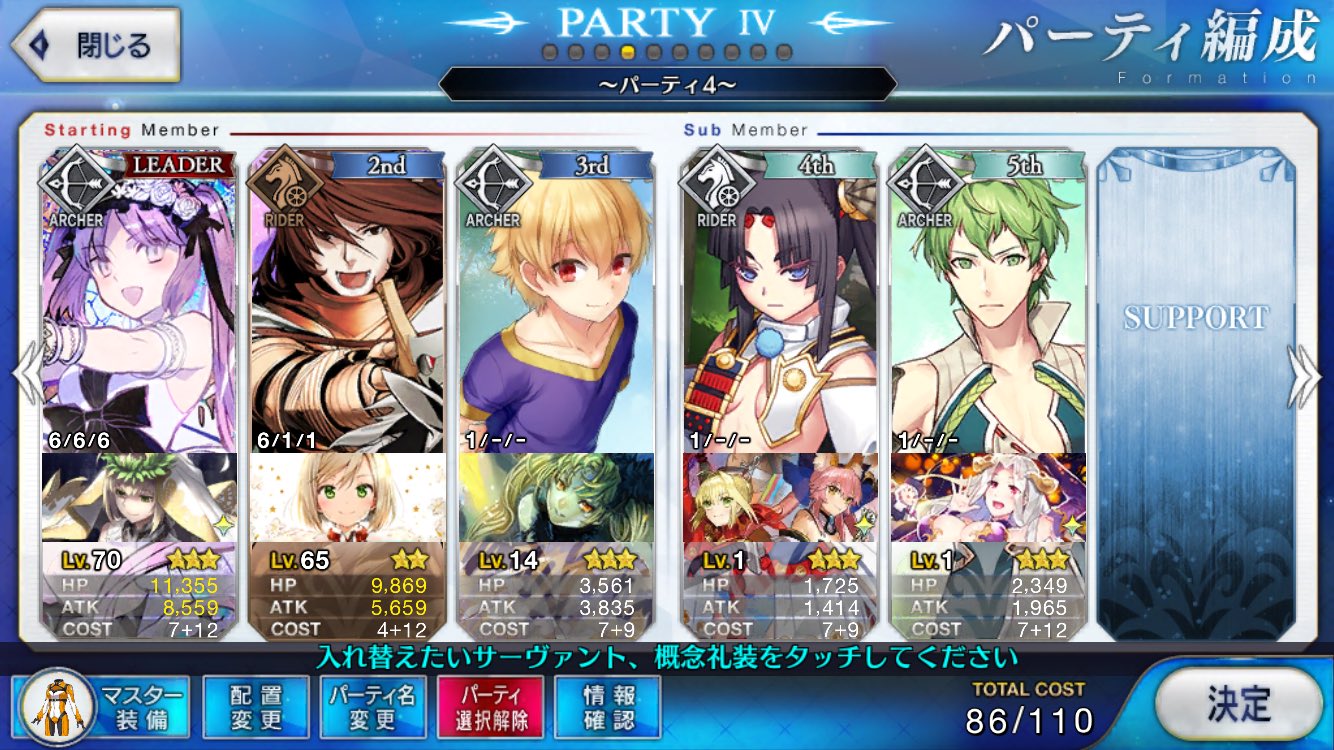Screen dimensions: 1334x750
Task: Confirm the party with 決定
Action: pyautogui.click(x=1238, y=705)
